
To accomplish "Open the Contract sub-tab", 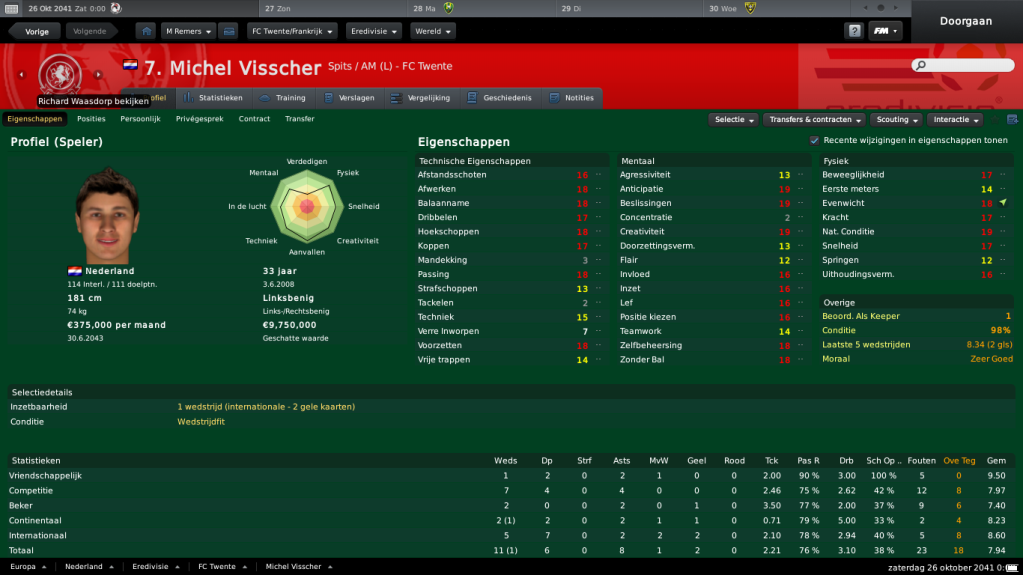I will click(x=254, y=119).
